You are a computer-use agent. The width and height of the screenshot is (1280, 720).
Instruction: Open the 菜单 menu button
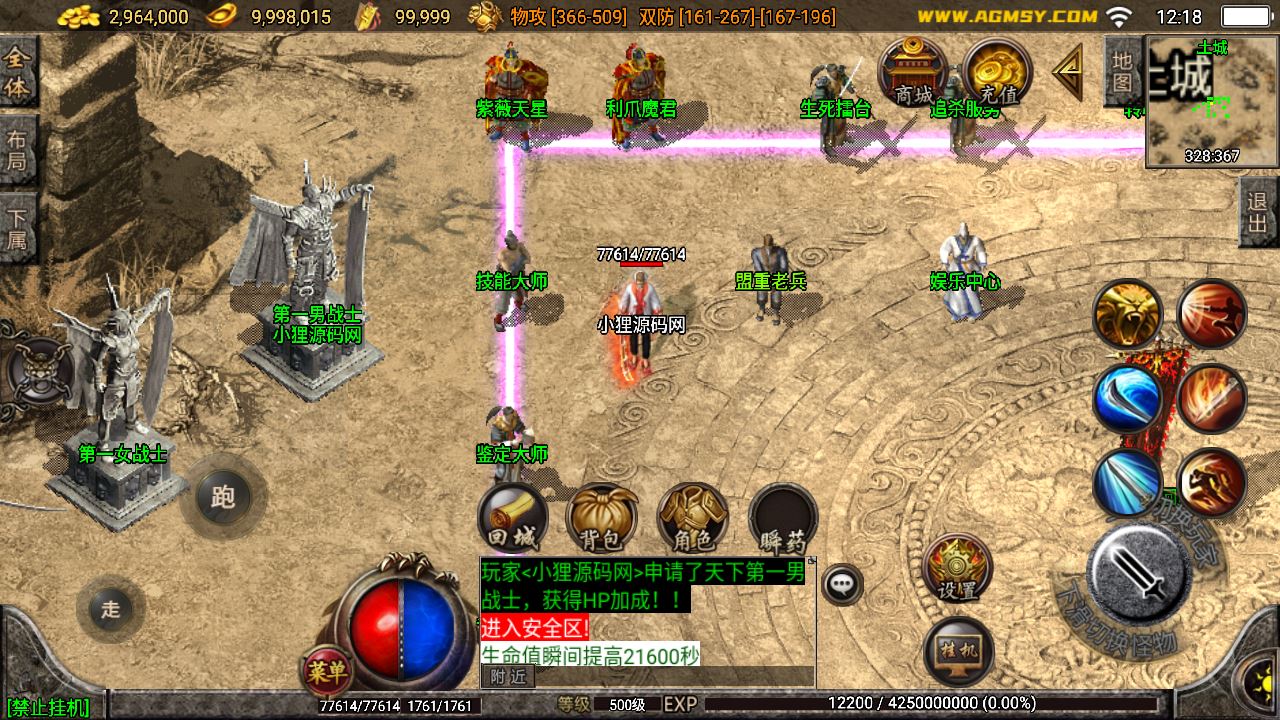click(x=326, y=672)
